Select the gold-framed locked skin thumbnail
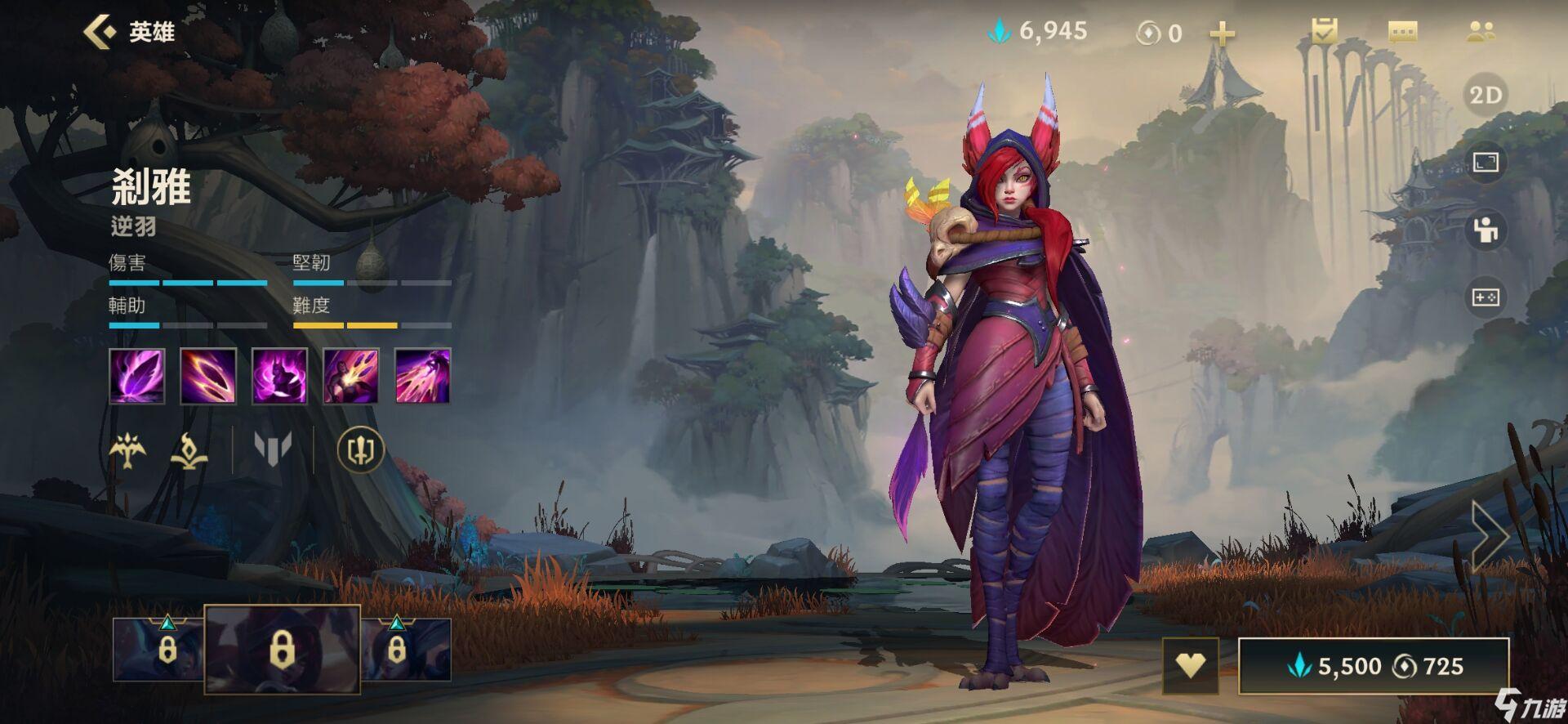The image size is (1568, 724). 282,650
